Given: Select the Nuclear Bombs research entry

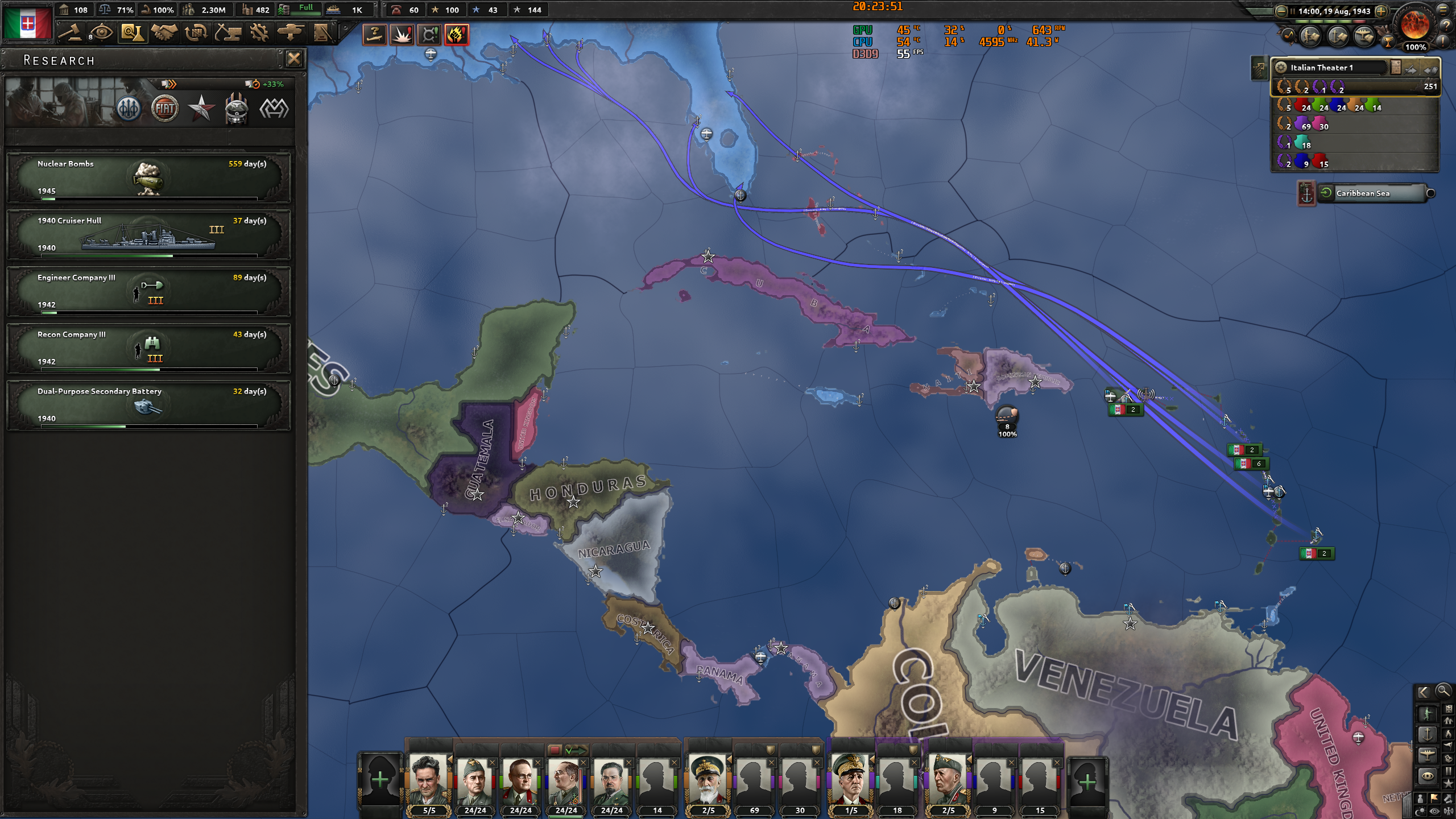Looking at the screenshot, I should (150, 178).
